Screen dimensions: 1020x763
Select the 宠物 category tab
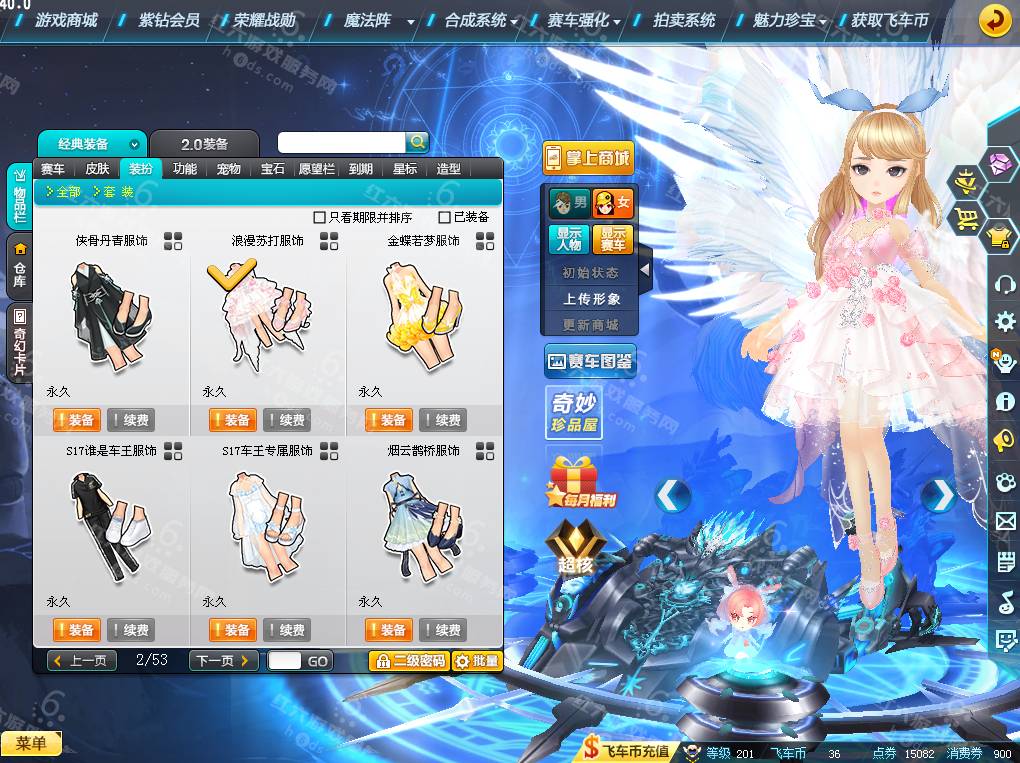coord(228,169)
